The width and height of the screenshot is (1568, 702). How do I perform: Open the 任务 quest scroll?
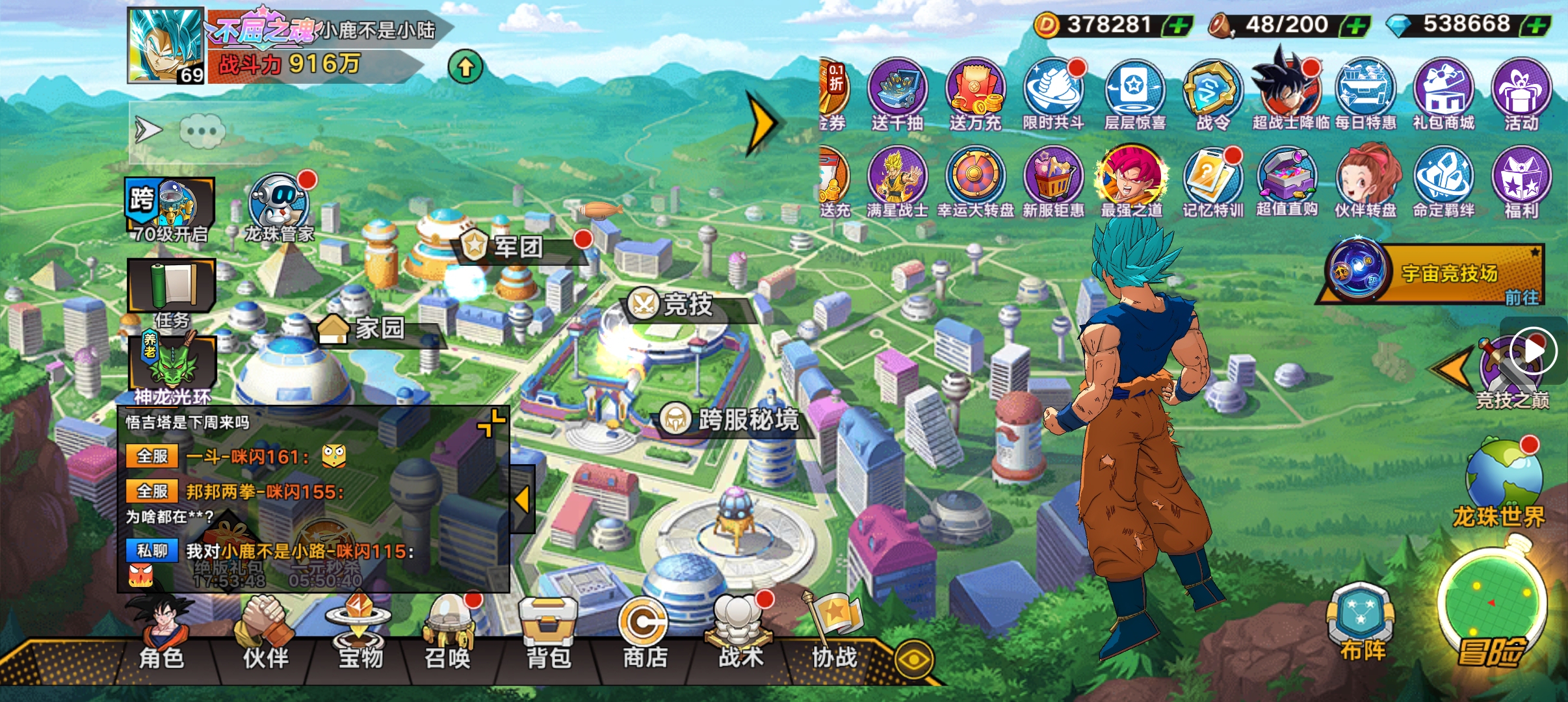172,291
